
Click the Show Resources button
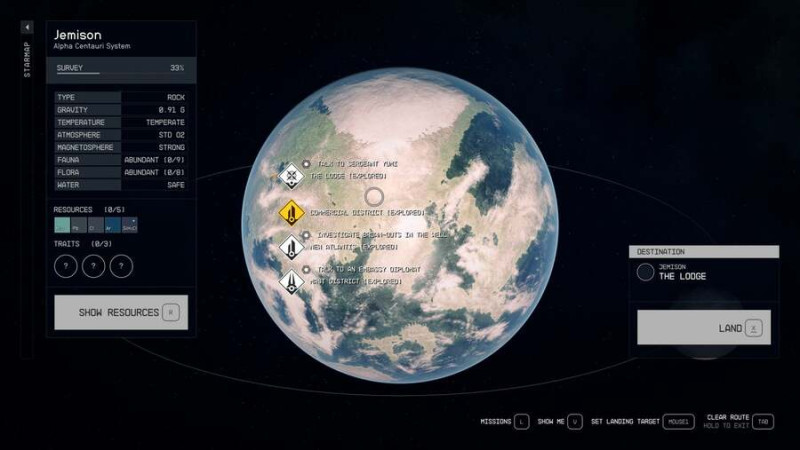pos(121,312)
